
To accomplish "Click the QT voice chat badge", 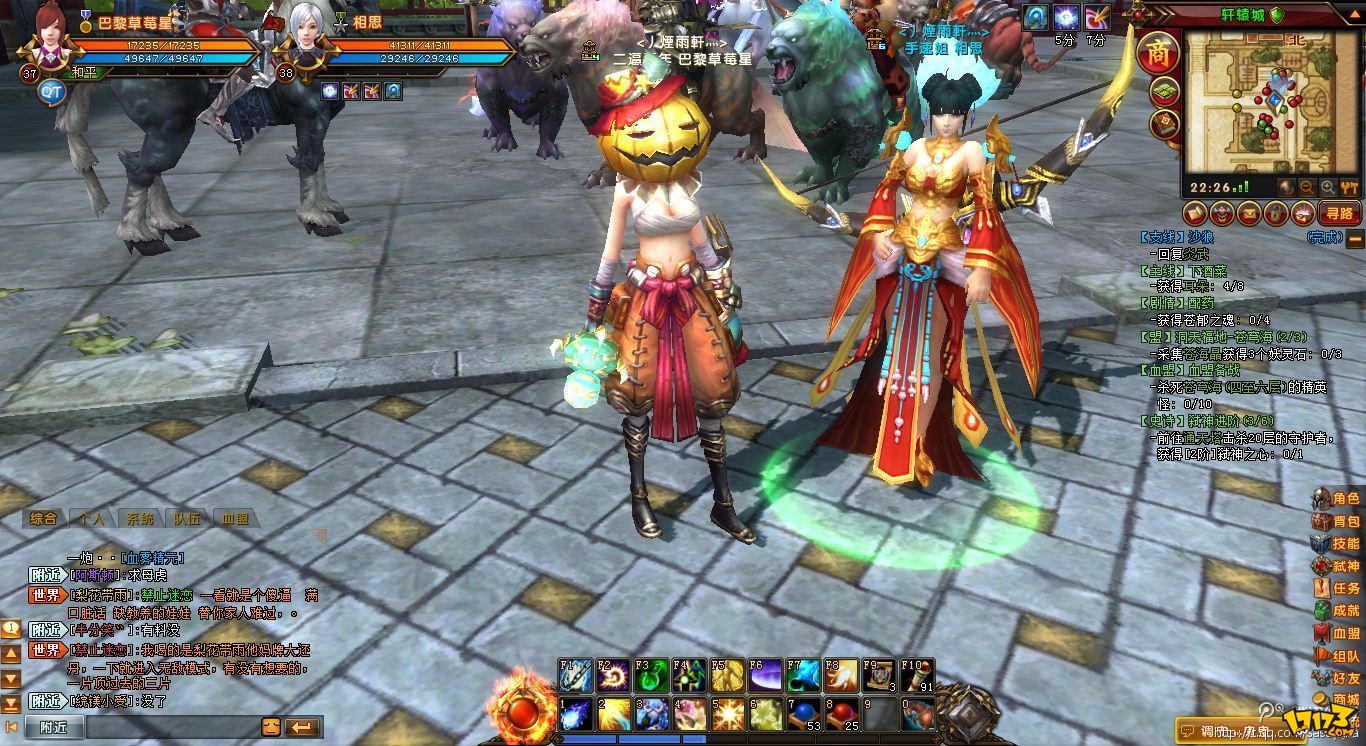I will click(x=51, y=92).
